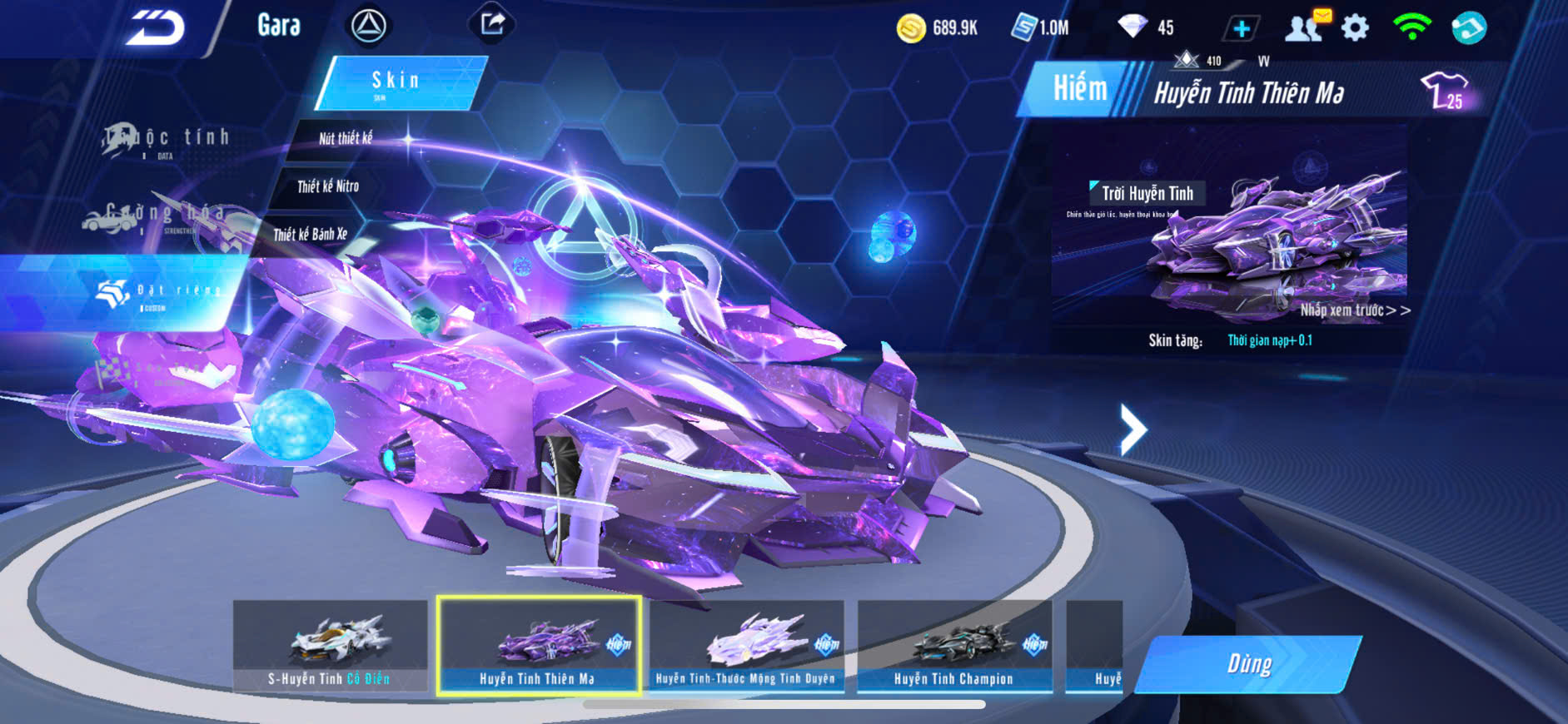Switch to the Skin tab
The image size is (1568, 724).
[398, 82]
